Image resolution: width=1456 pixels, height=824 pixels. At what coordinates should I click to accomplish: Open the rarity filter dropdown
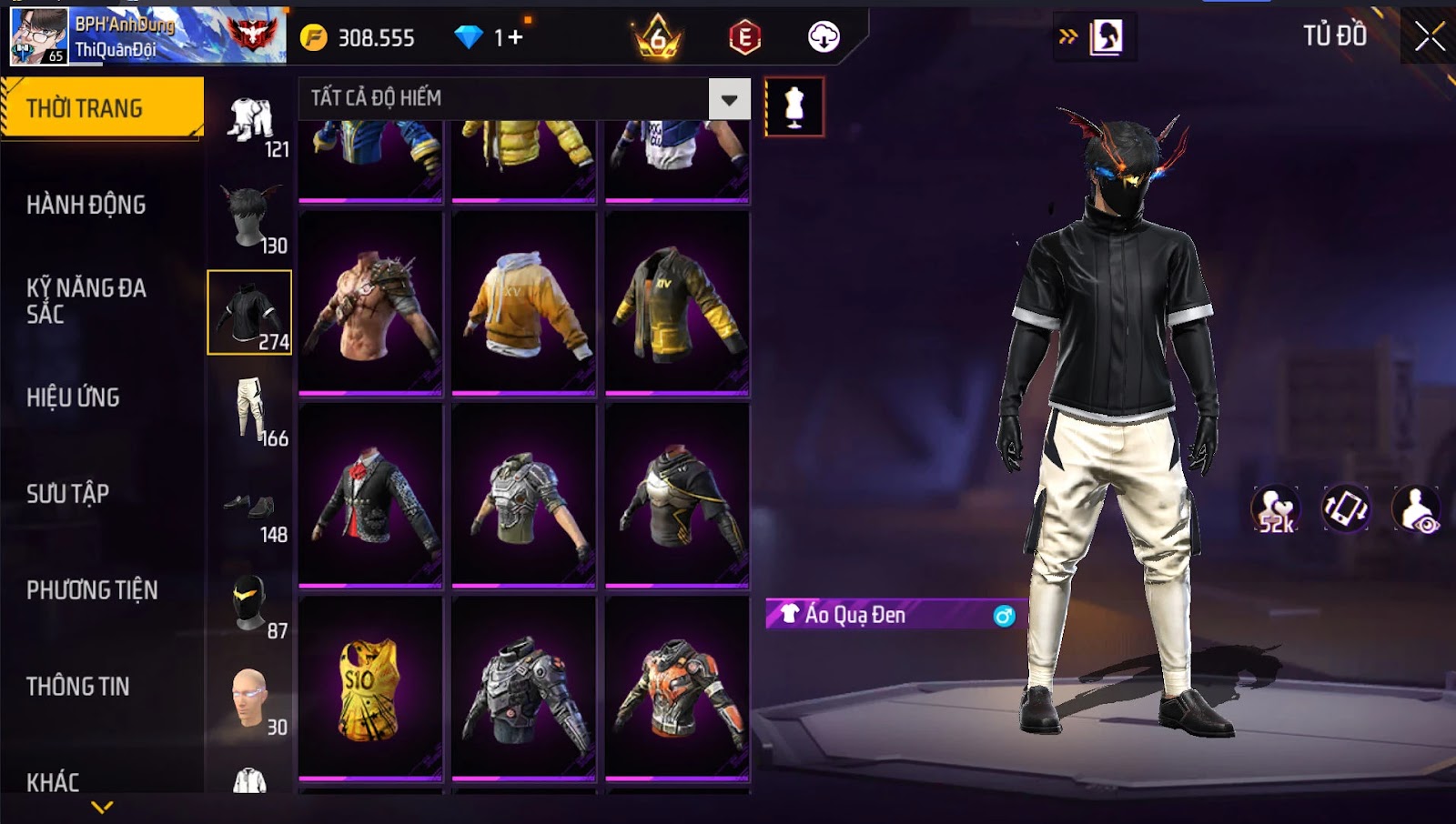[729, 99]
